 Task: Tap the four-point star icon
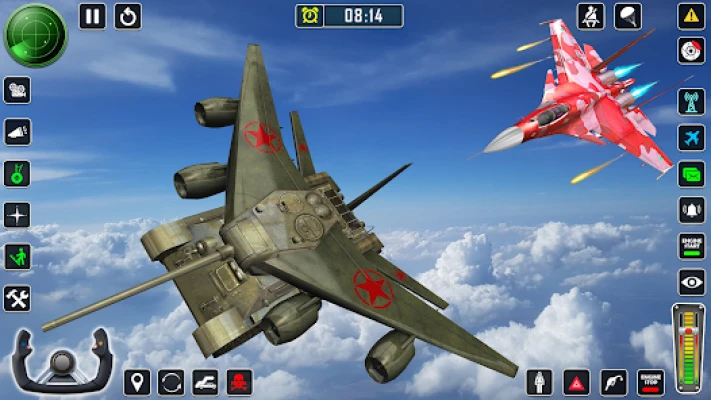(17, 215)
